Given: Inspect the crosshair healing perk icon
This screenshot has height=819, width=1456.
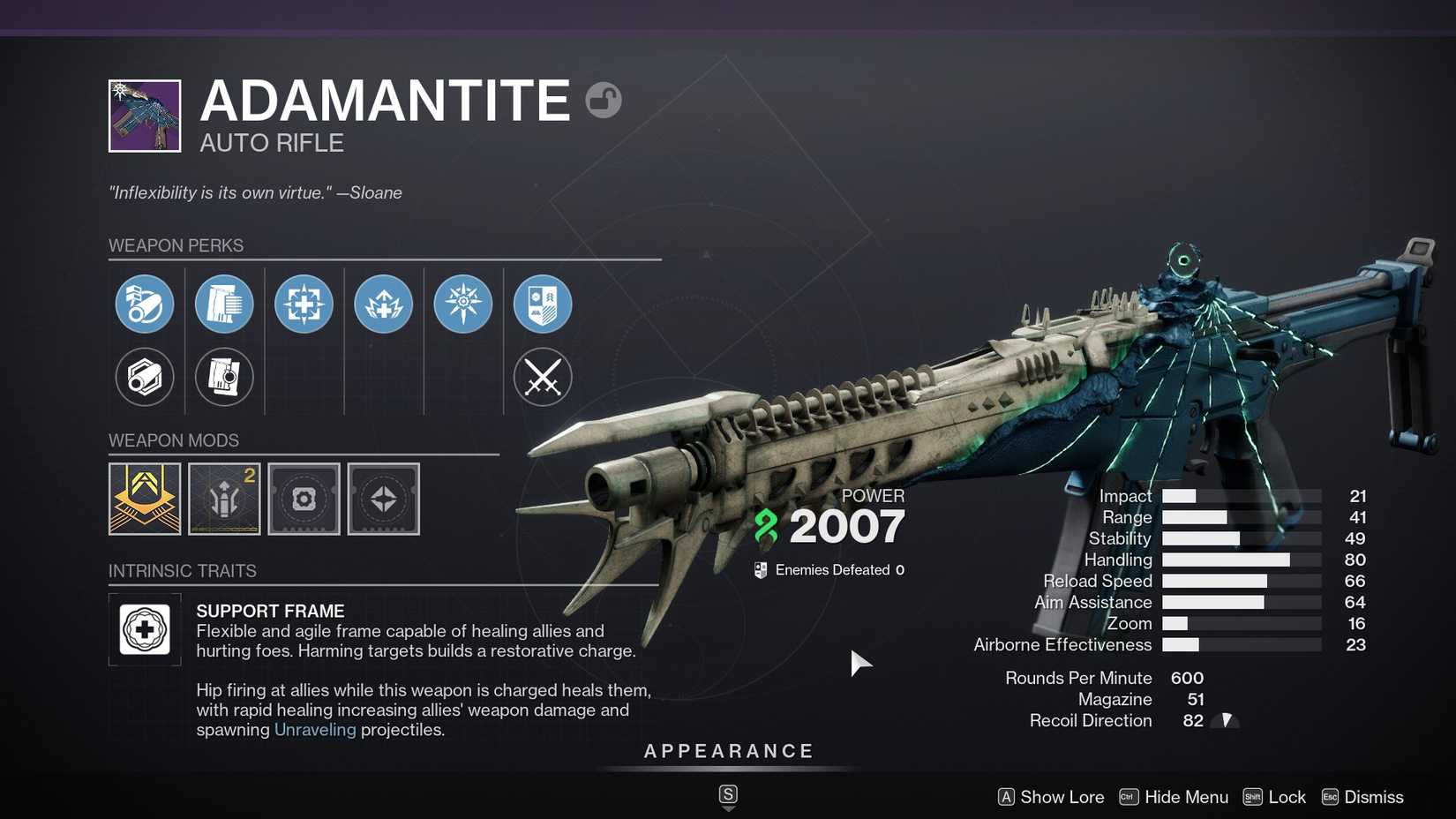Looking at the screenshot, I should coord(304,304).
